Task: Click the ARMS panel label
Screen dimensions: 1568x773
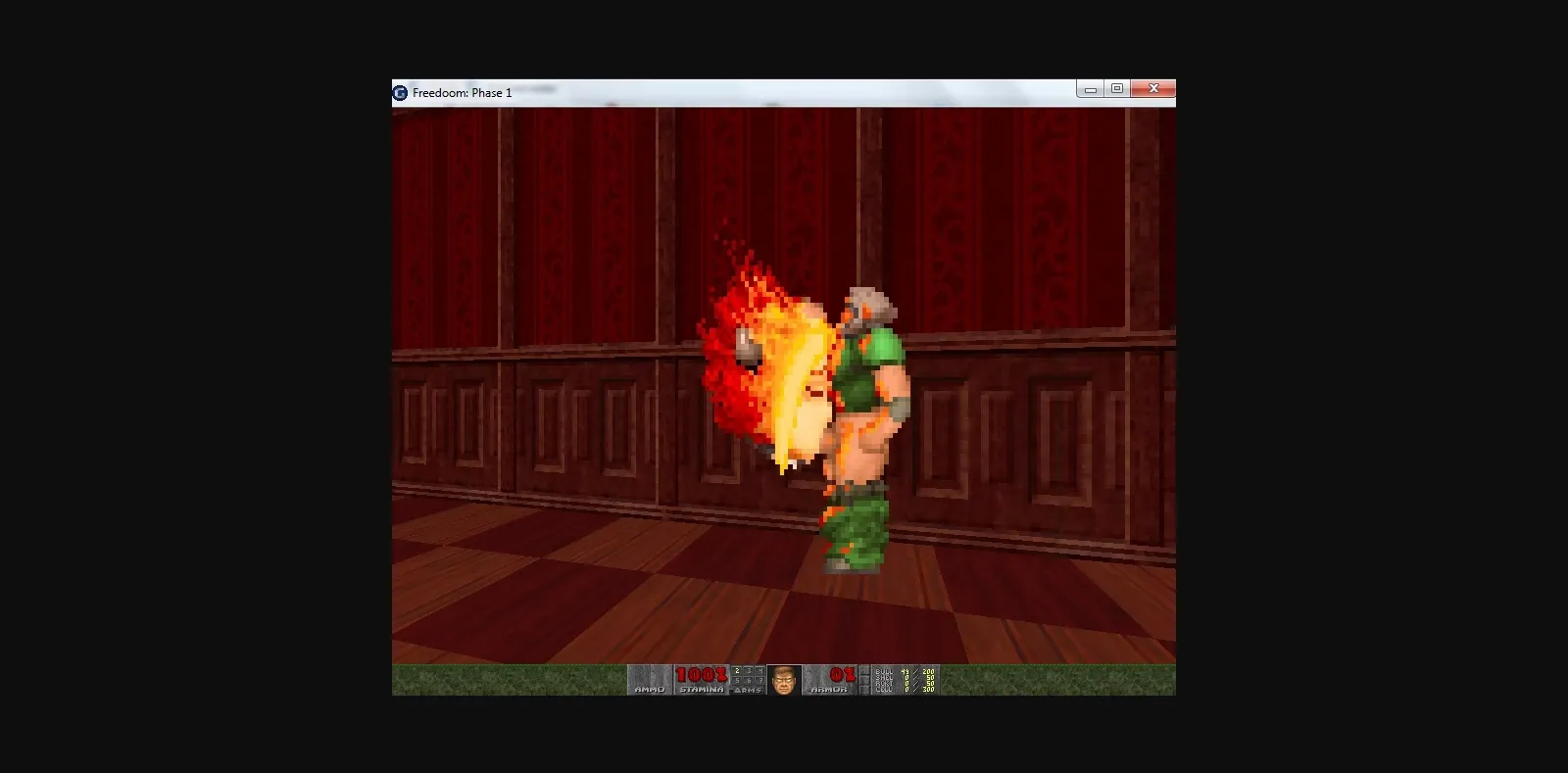Action: click(747, 689)
